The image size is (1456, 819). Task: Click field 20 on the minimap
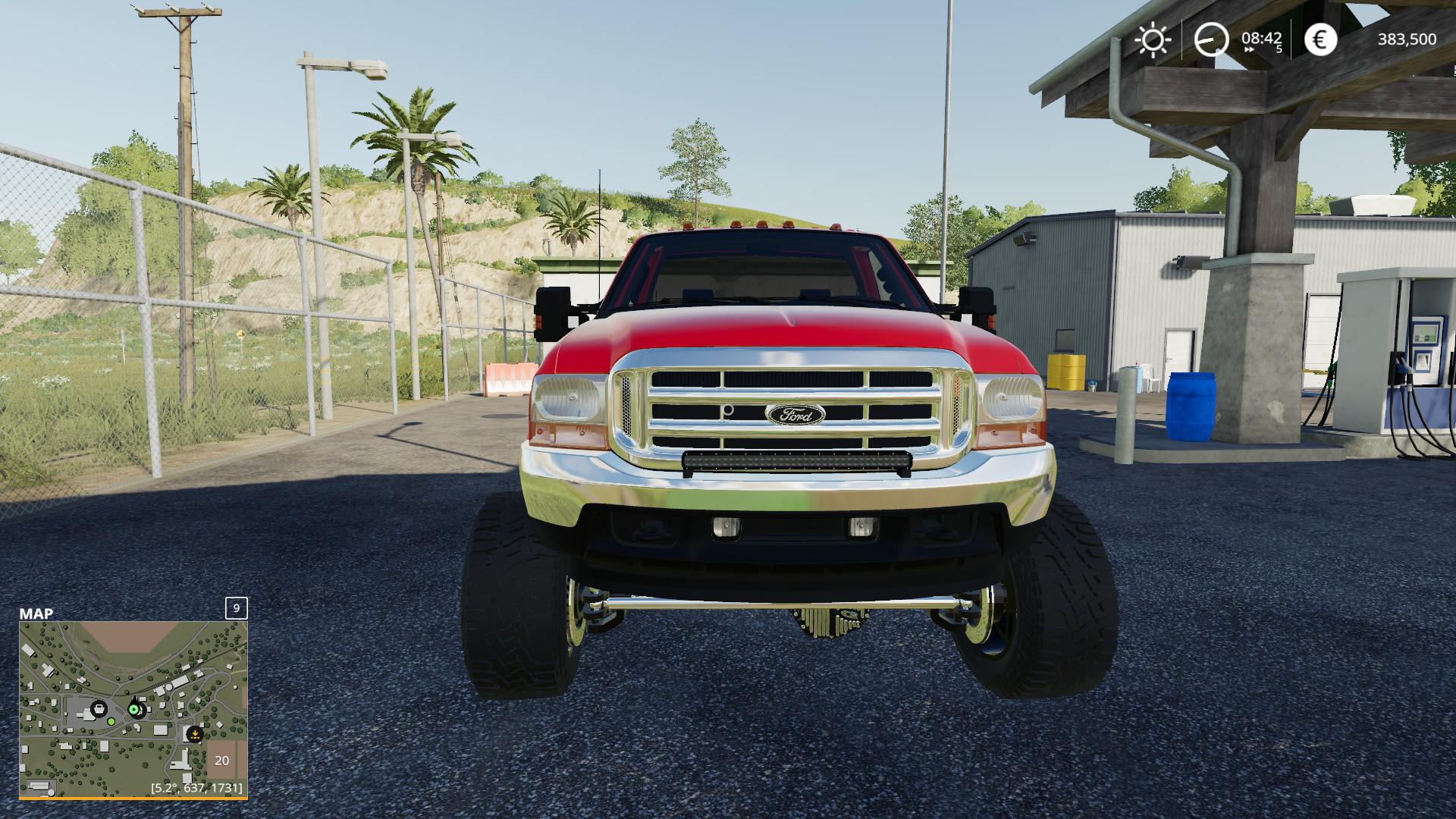coord(221,761)
